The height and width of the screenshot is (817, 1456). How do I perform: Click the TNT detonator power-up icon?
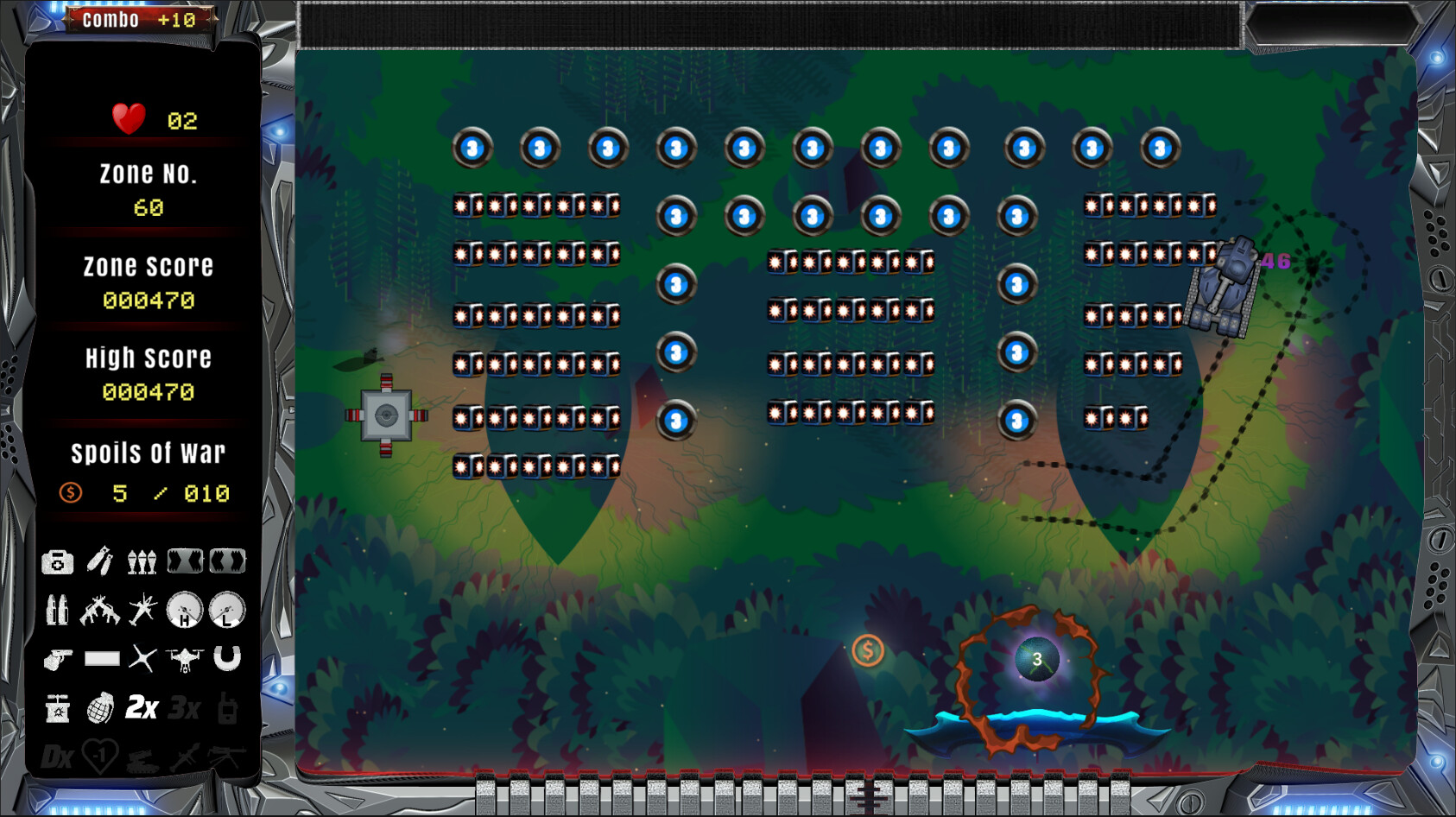(56, 710)
